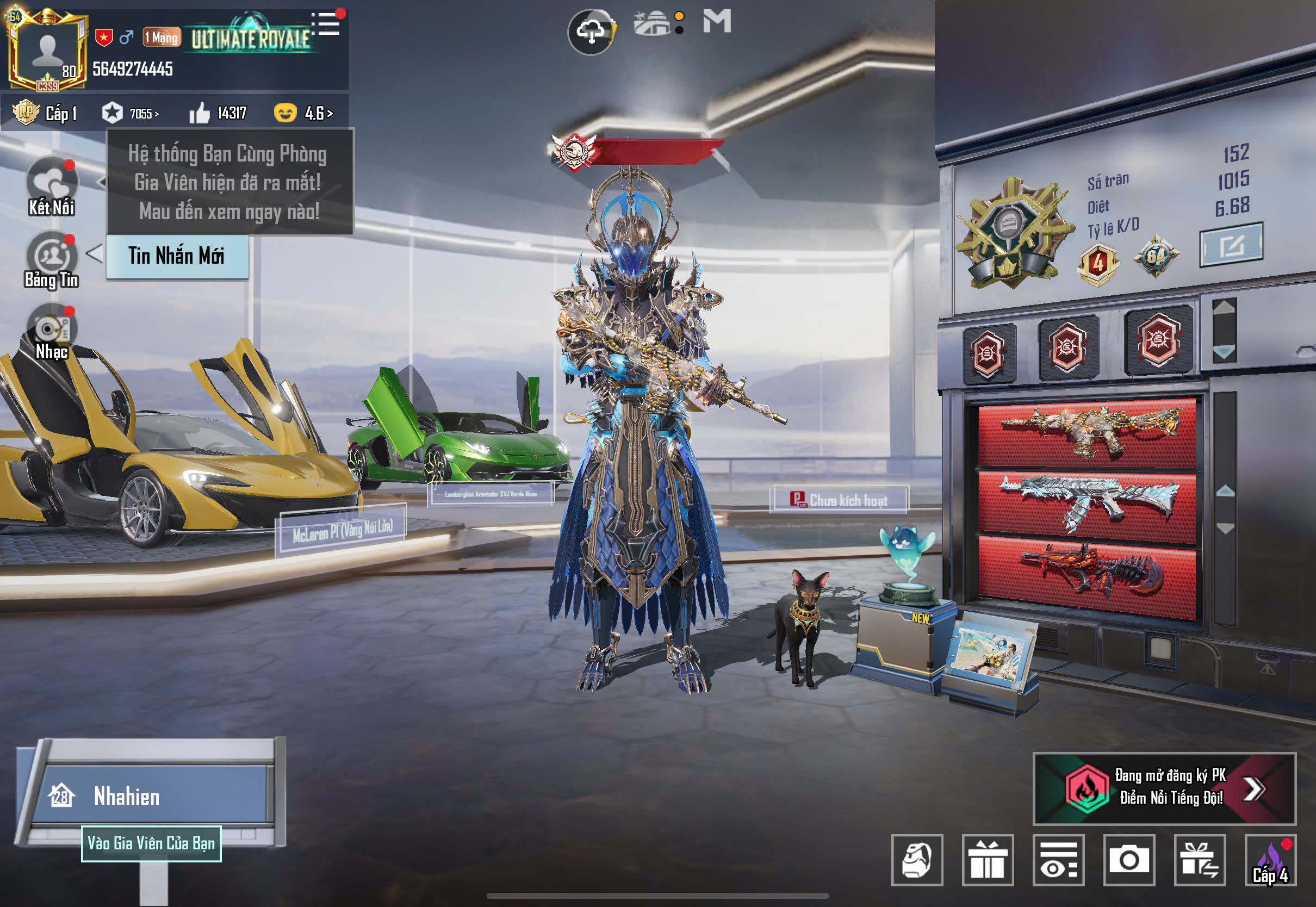Viewport: 1316px width, 907px height.
Task: Open the hamburger list menu
Action: tap(328, 24)
